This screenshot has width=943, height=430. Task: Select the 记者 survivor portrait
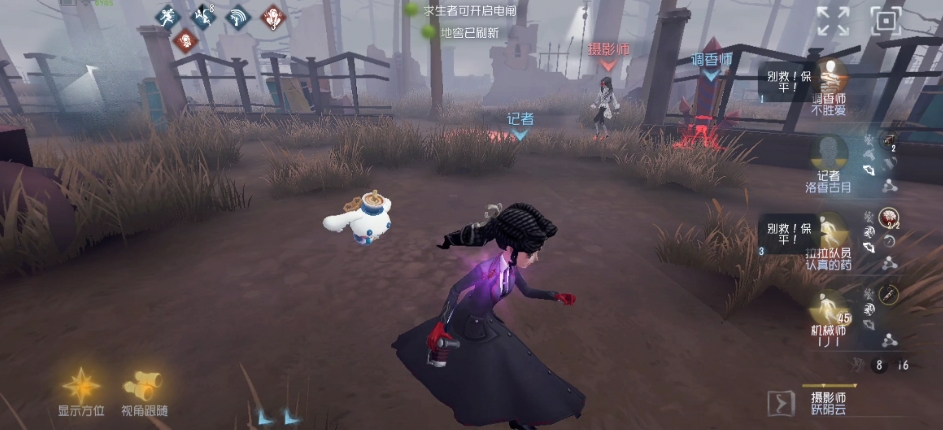tap(828, 153)
